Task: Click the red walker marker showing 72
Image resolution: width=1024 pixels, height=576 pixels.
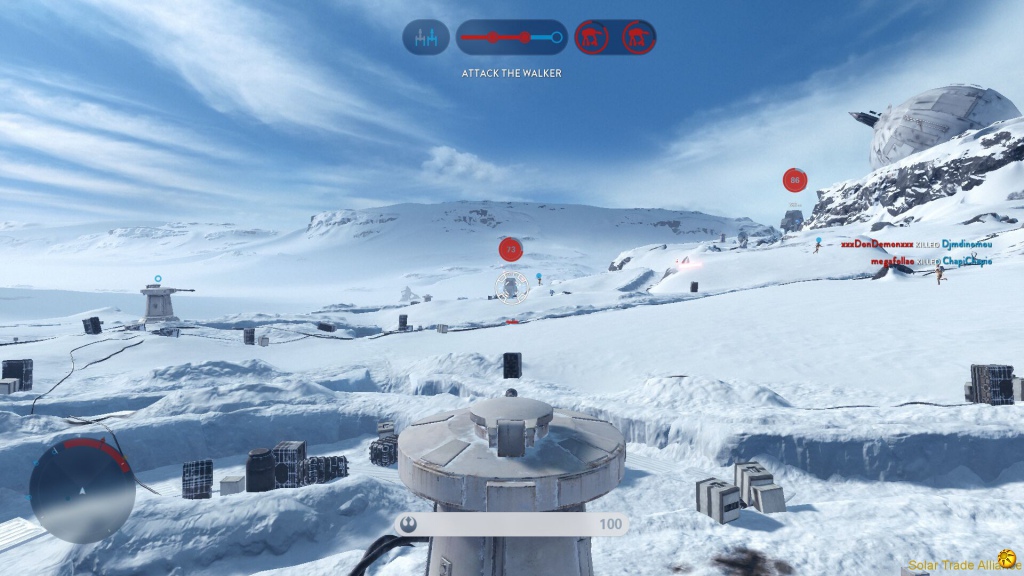Action: (511, 249)
